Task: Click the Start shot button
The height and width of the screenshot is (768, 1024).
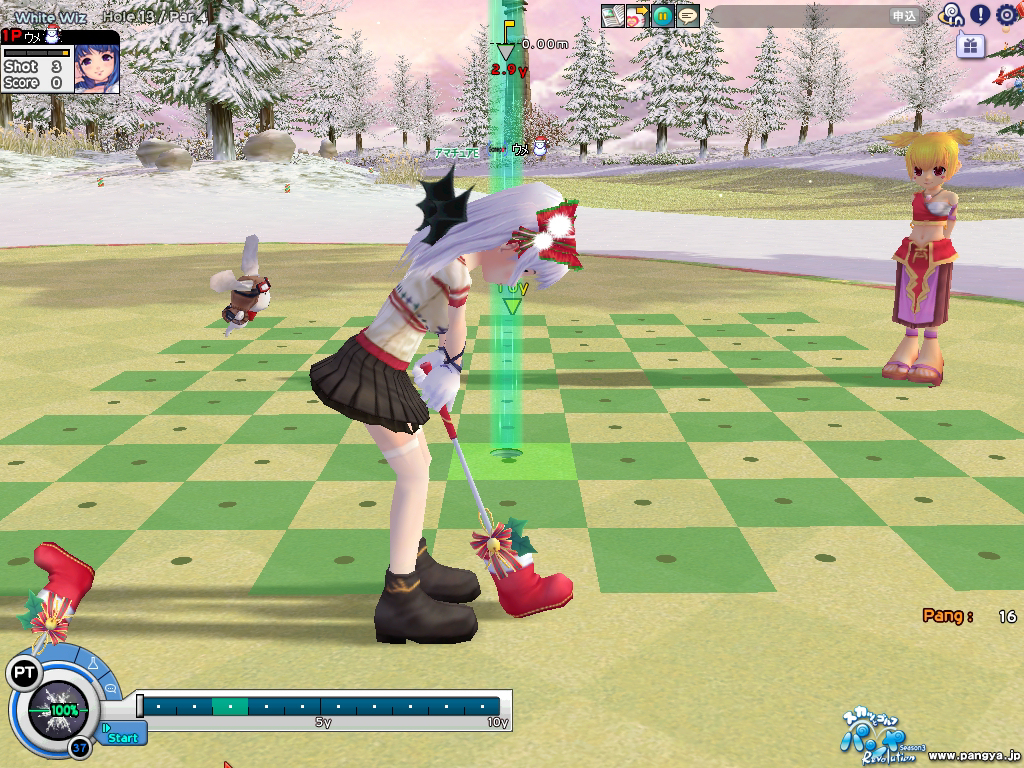Action: [122, 737]
